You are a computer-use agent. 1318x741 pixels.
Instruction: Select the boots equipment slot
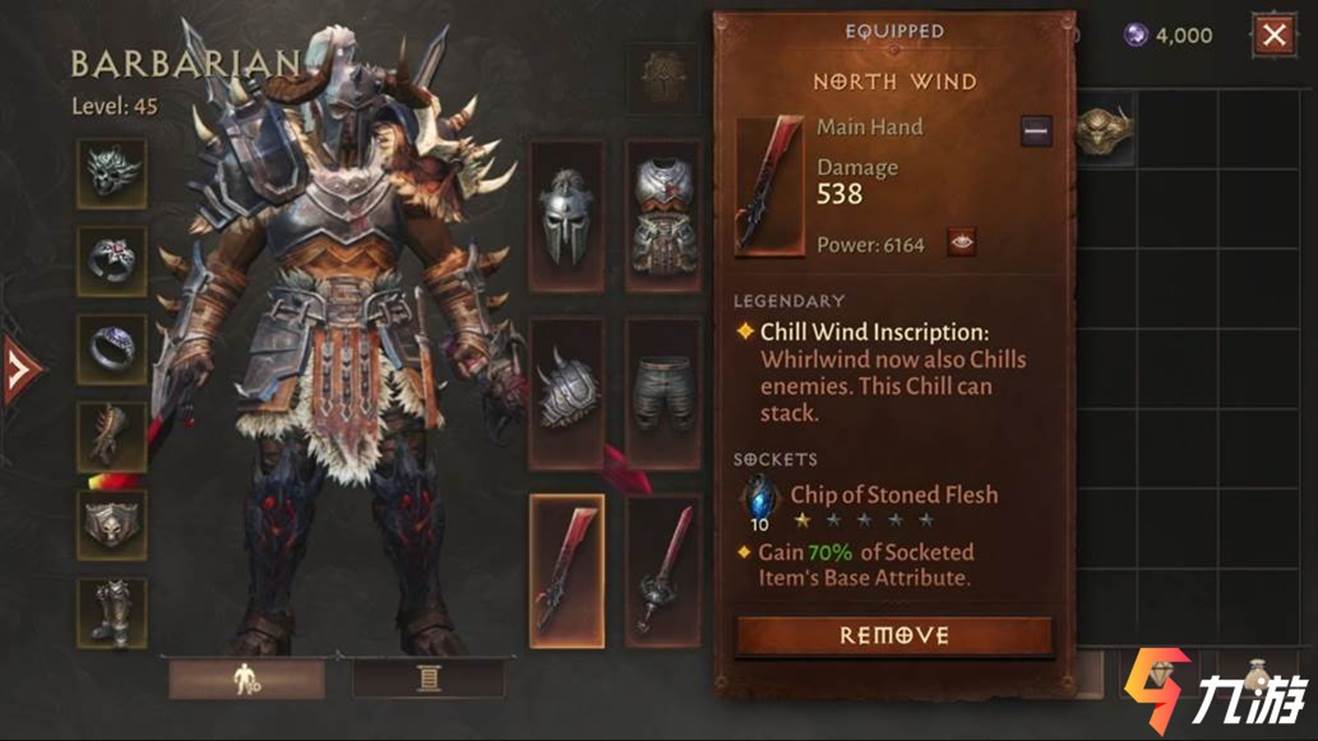(x=111, y=612)
